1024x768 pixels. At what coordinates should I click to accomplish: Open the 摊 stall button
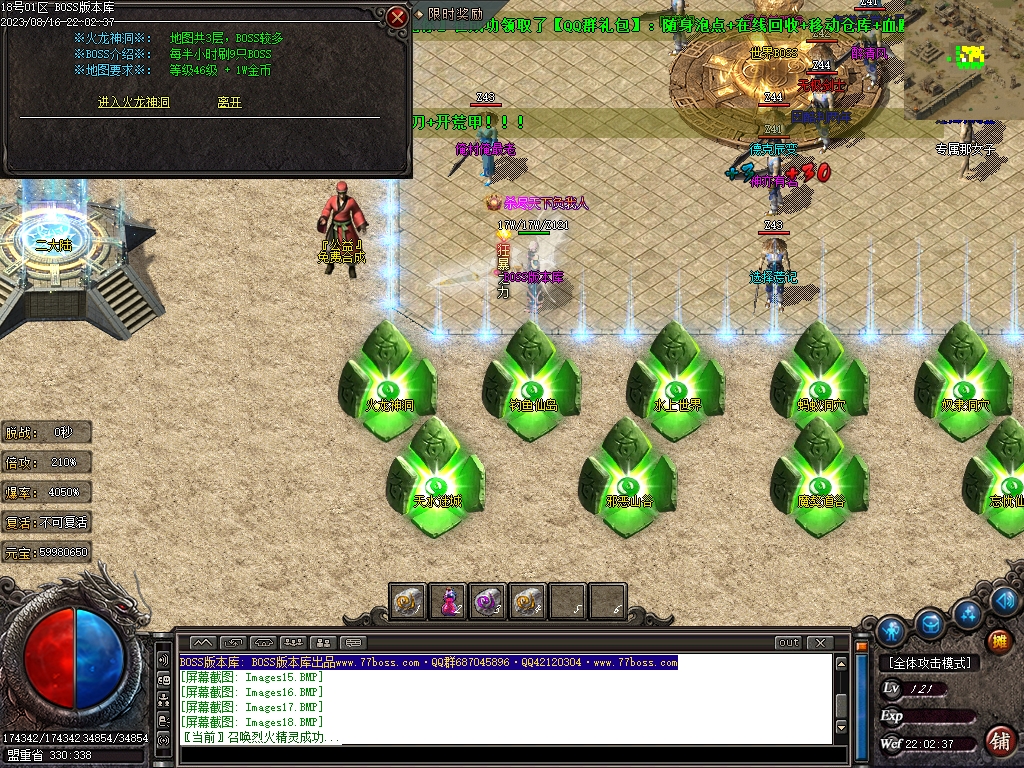coord(998,641)
